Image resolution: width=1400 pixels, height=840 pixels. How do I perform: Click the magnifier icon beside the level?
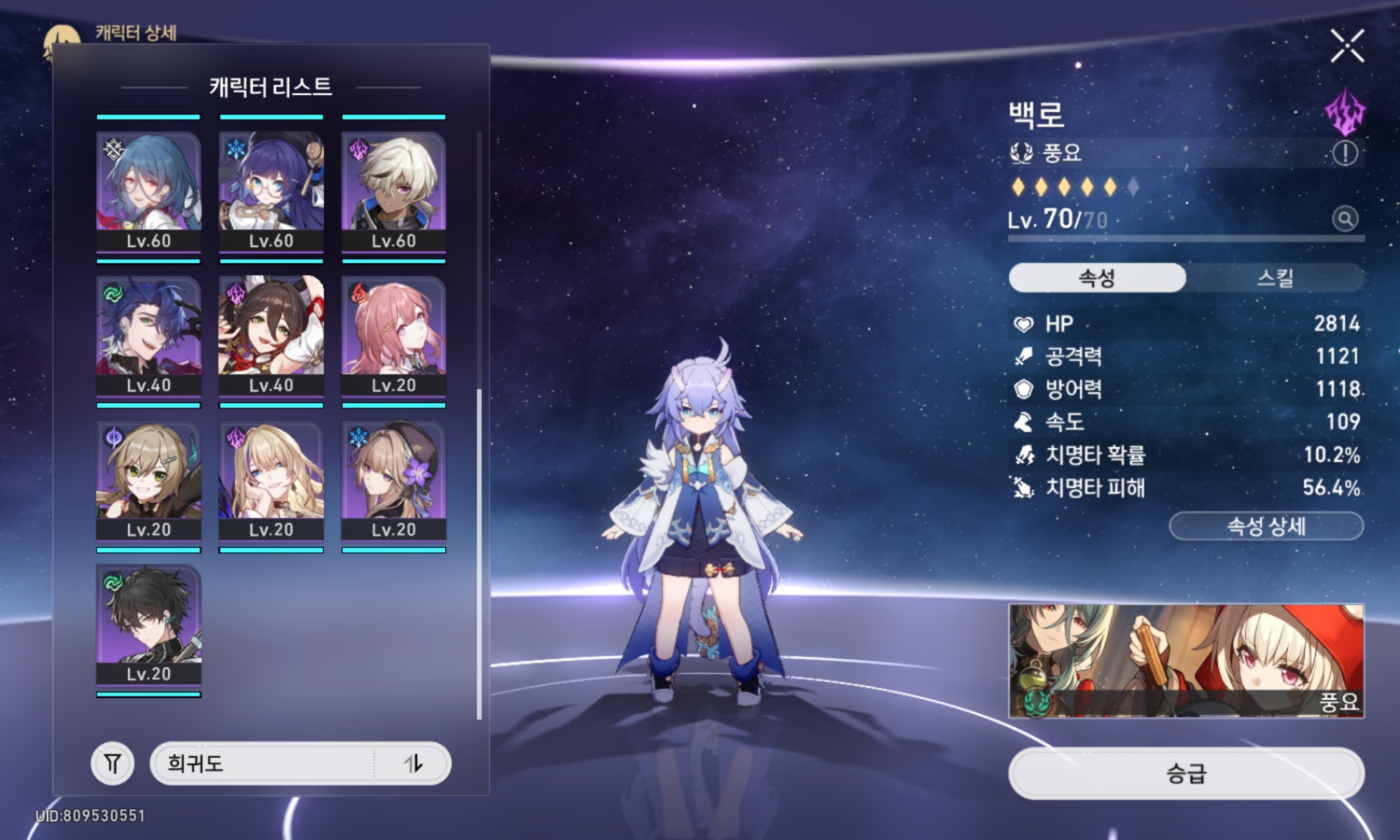[1345, 219]
